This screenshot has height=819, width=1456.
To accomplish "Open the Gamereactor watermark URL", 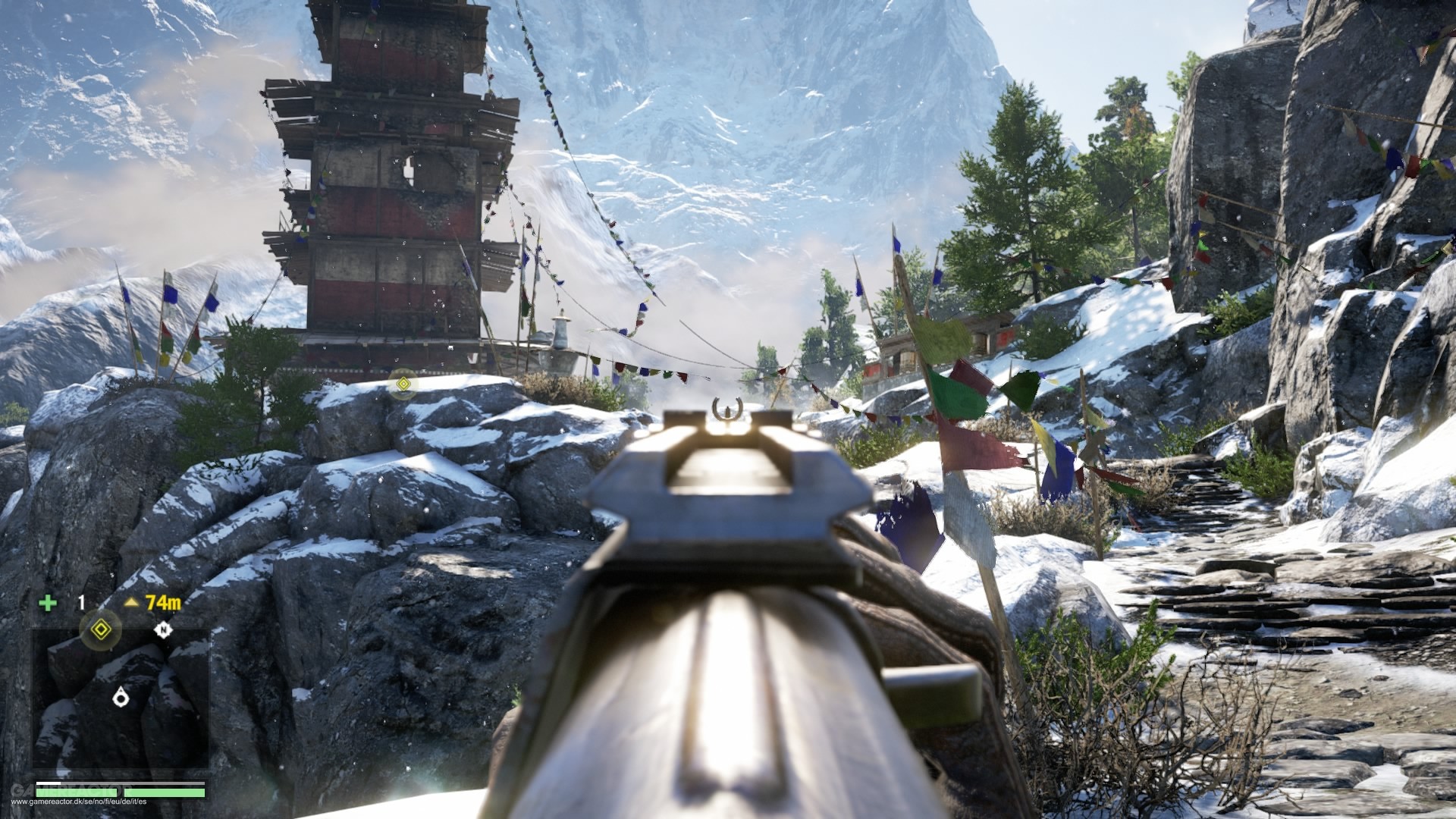I will [x=74, y=802].
